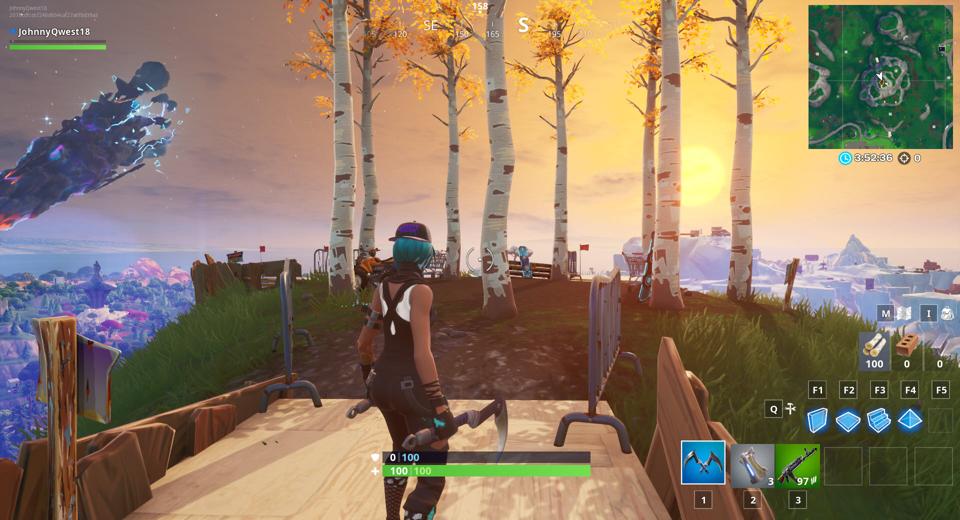The height and width of the screenshot is (520, 960).
Task: Select the bandages item slot
Action: click(x=752, y=464)
